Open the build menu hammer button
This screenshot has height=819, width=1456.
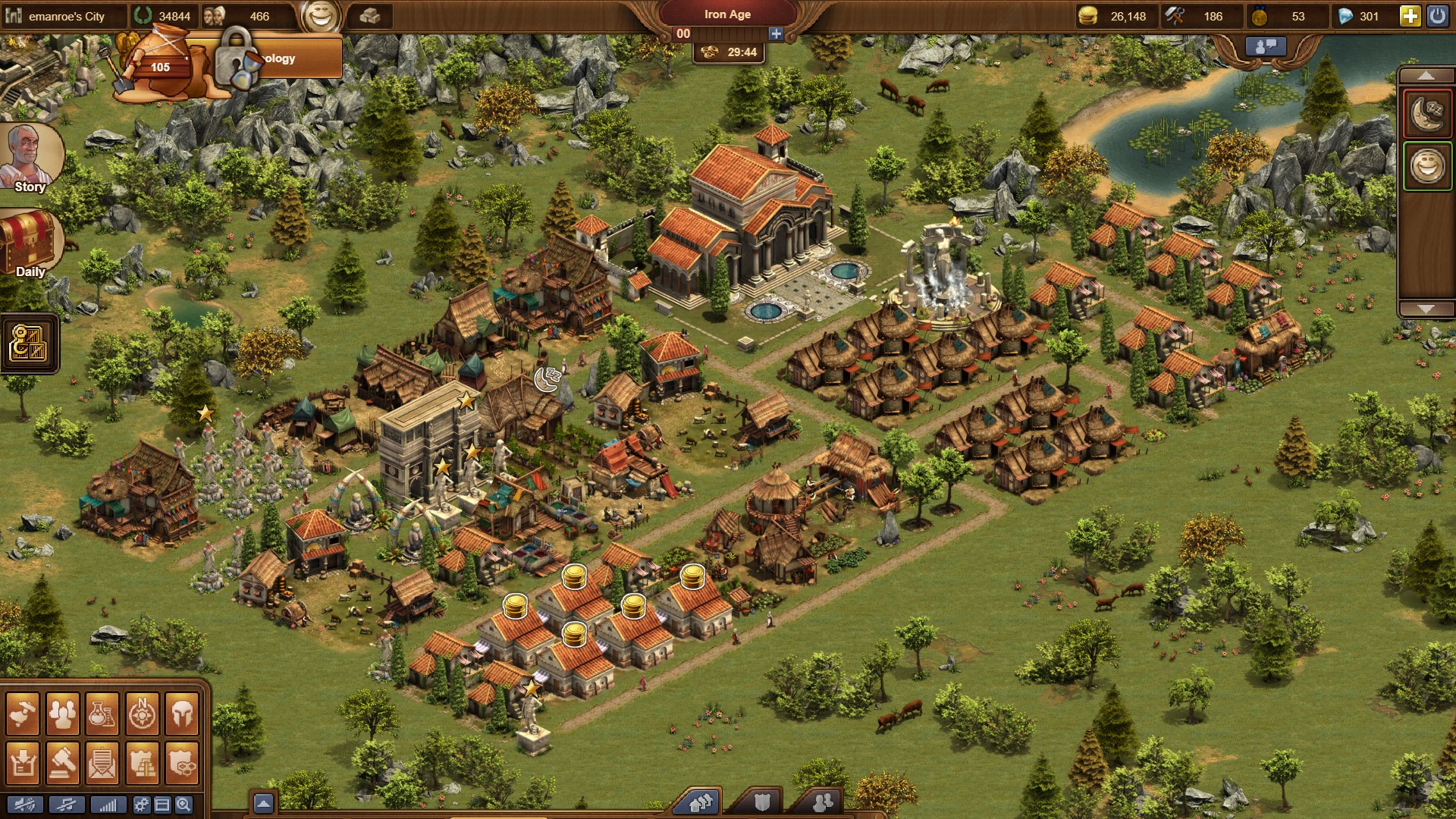coord(23,714)
